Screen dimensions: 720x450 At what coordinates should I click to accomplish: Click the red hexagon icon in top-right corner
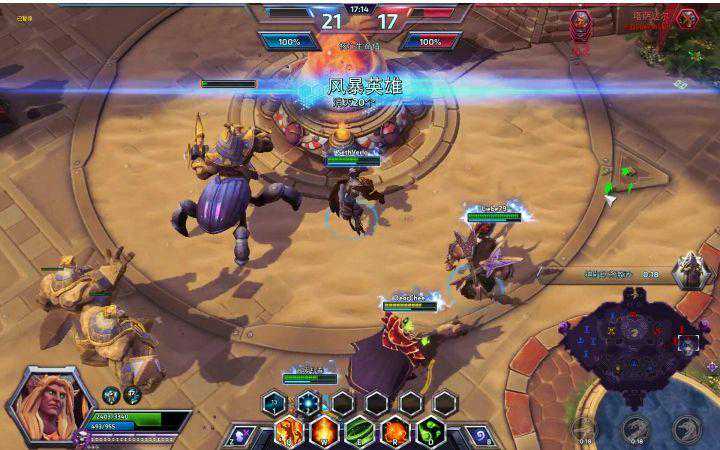[x=686, y=18]
